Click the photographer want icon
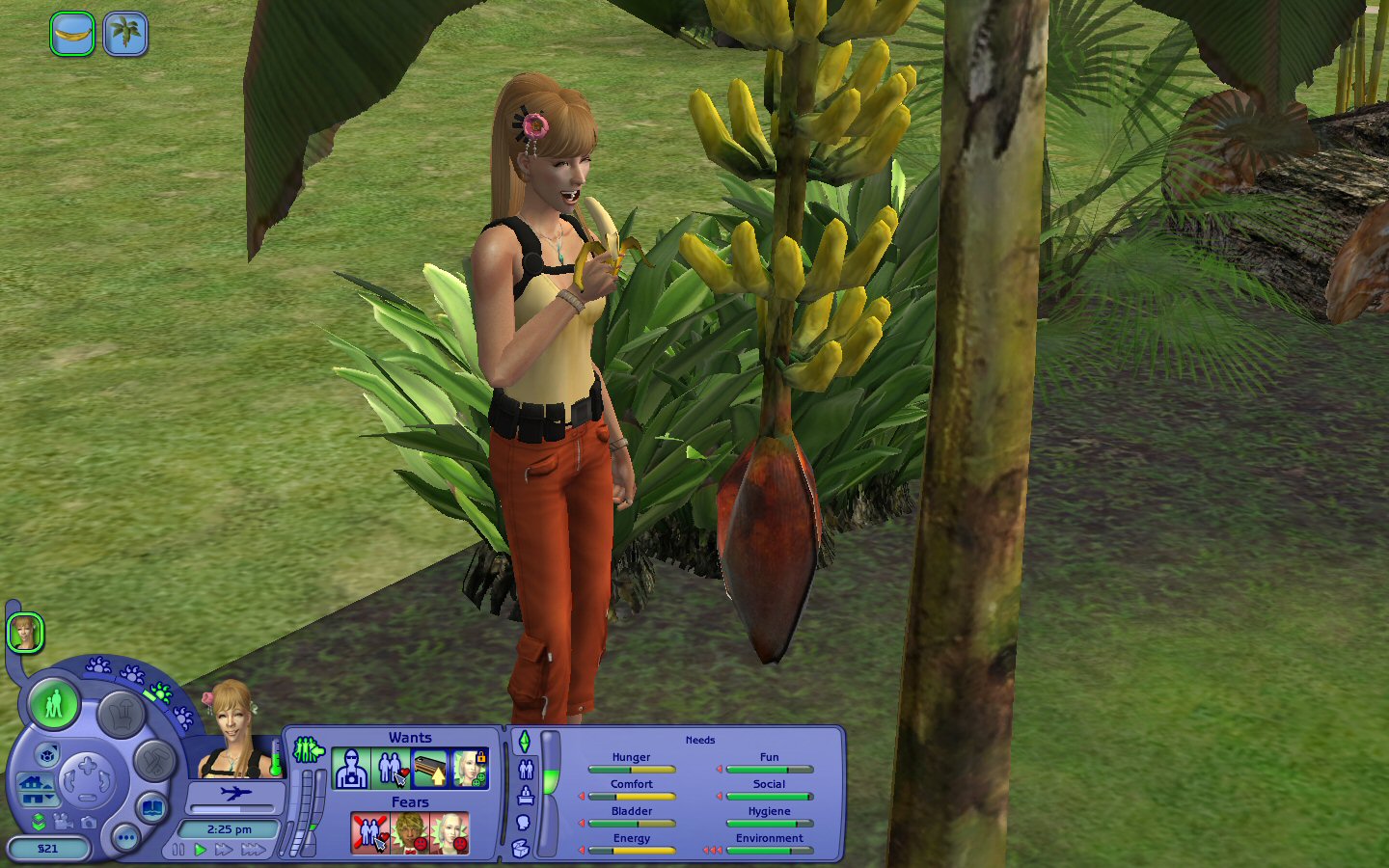Image resolution: width=1389 pixels, height=868 pixels. [350, 769]
